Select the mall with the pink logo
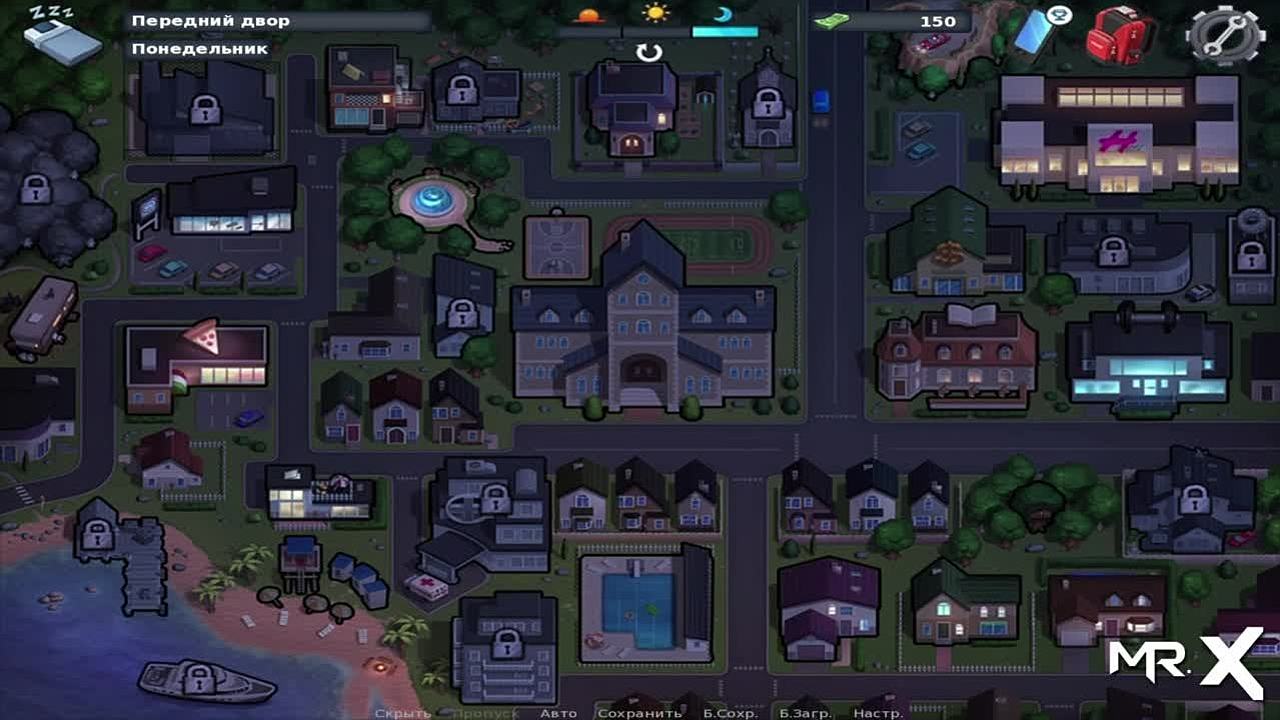 coord(1117,135)
